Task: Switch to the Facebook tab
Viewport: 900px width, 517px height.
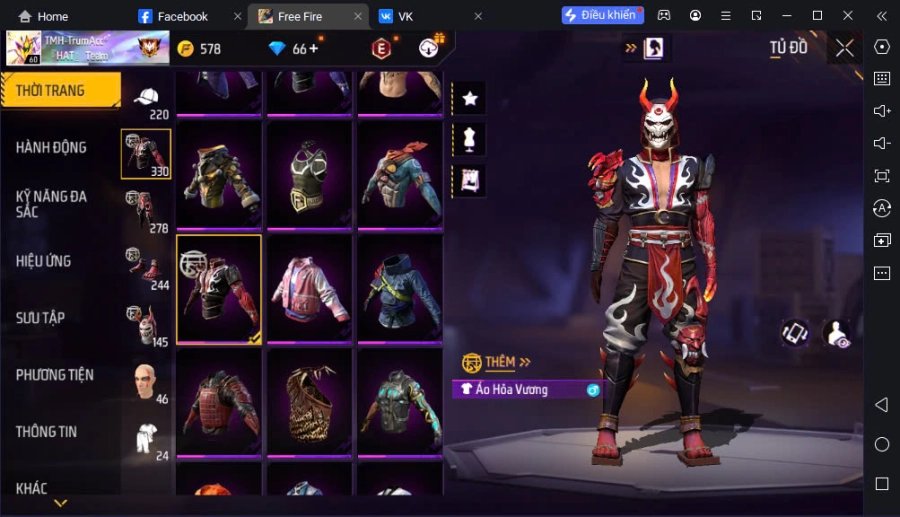Action: point(182,16)
